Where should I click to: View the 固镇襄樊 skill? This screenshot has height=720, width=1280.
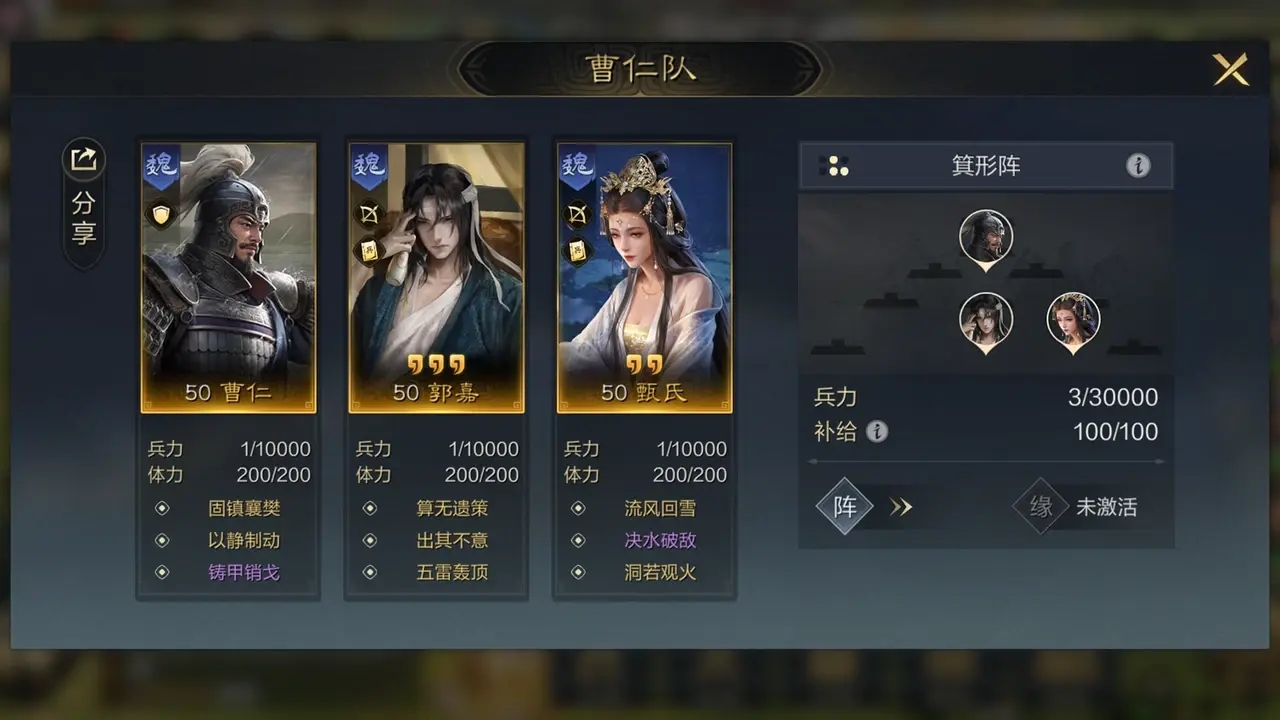(x=243, y=508)
